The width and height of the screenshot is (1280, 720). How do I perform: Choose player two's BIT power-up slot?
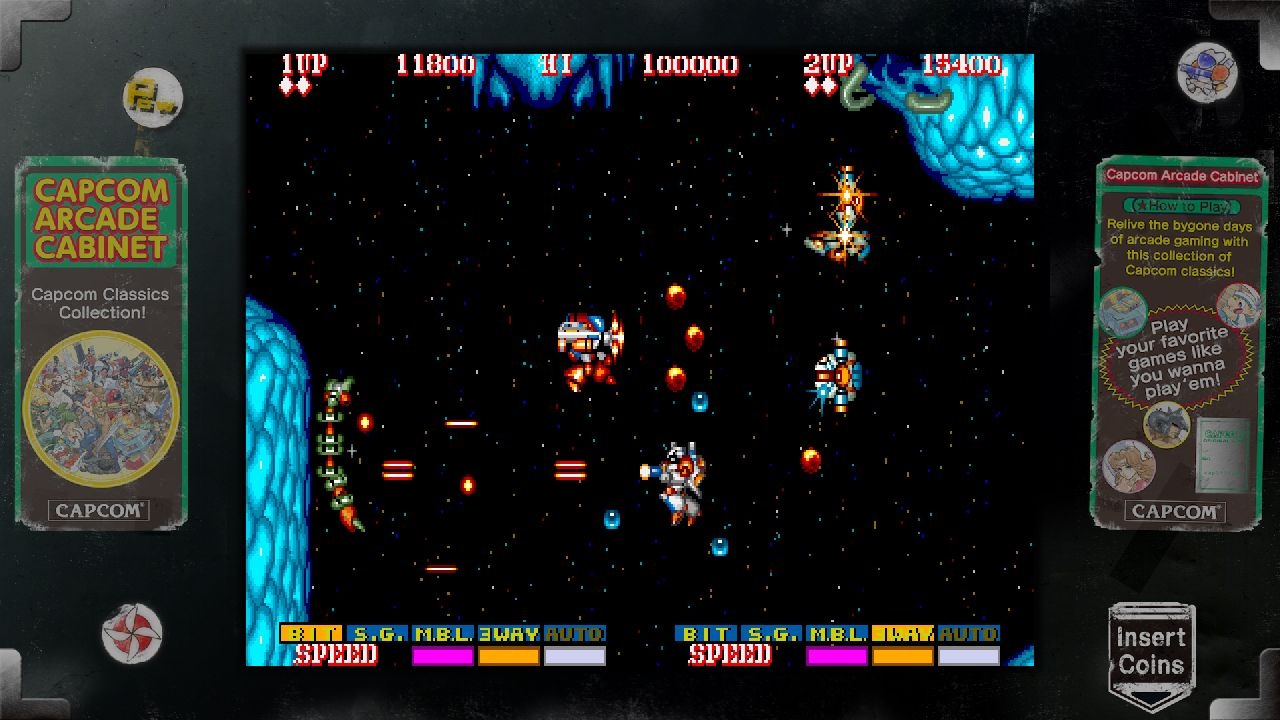click(x=705, y=634)
